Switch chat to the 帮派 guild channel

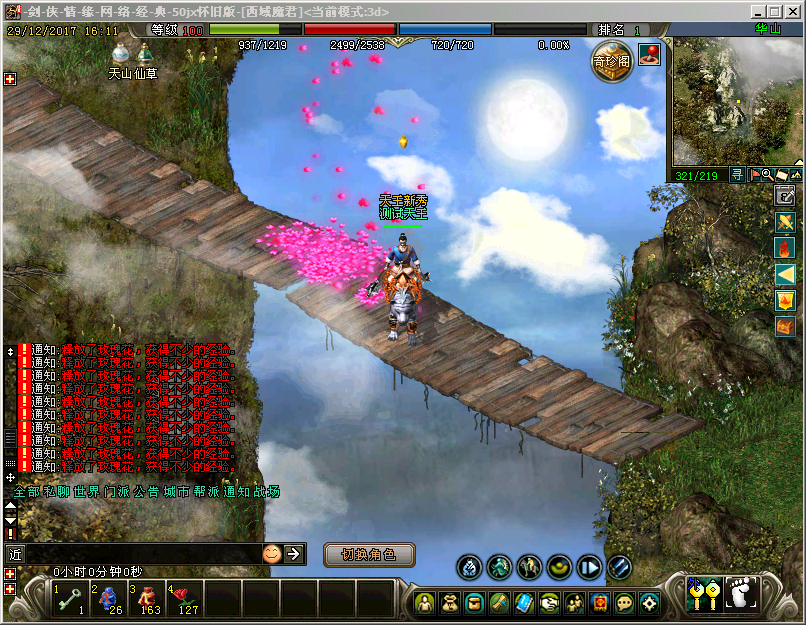click(x=206, y=492)
